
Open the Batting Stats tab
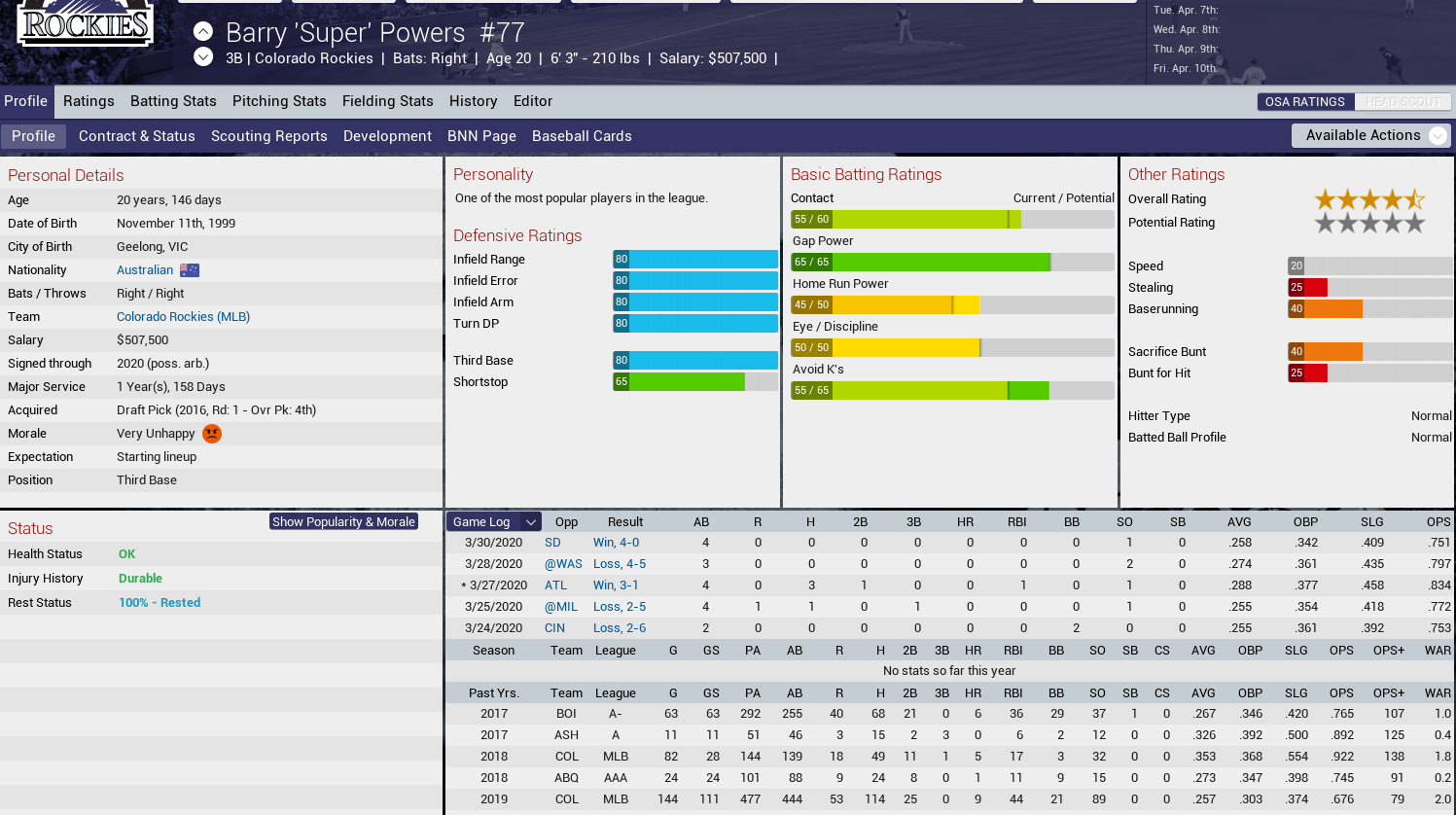173,101
